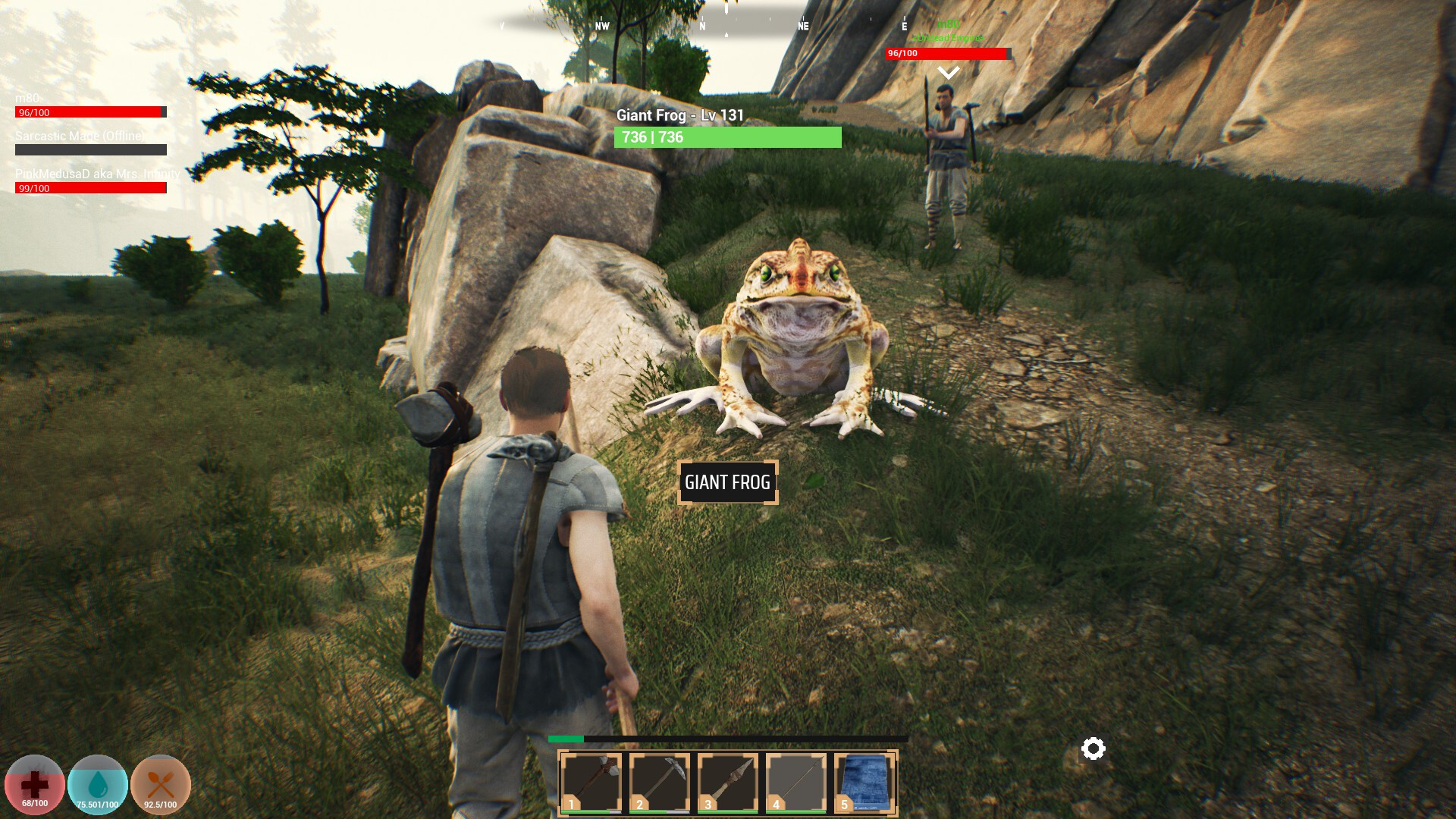The image size is (1456, 819).
Task: Open the blue map item in slot 5
Action: 864,780
